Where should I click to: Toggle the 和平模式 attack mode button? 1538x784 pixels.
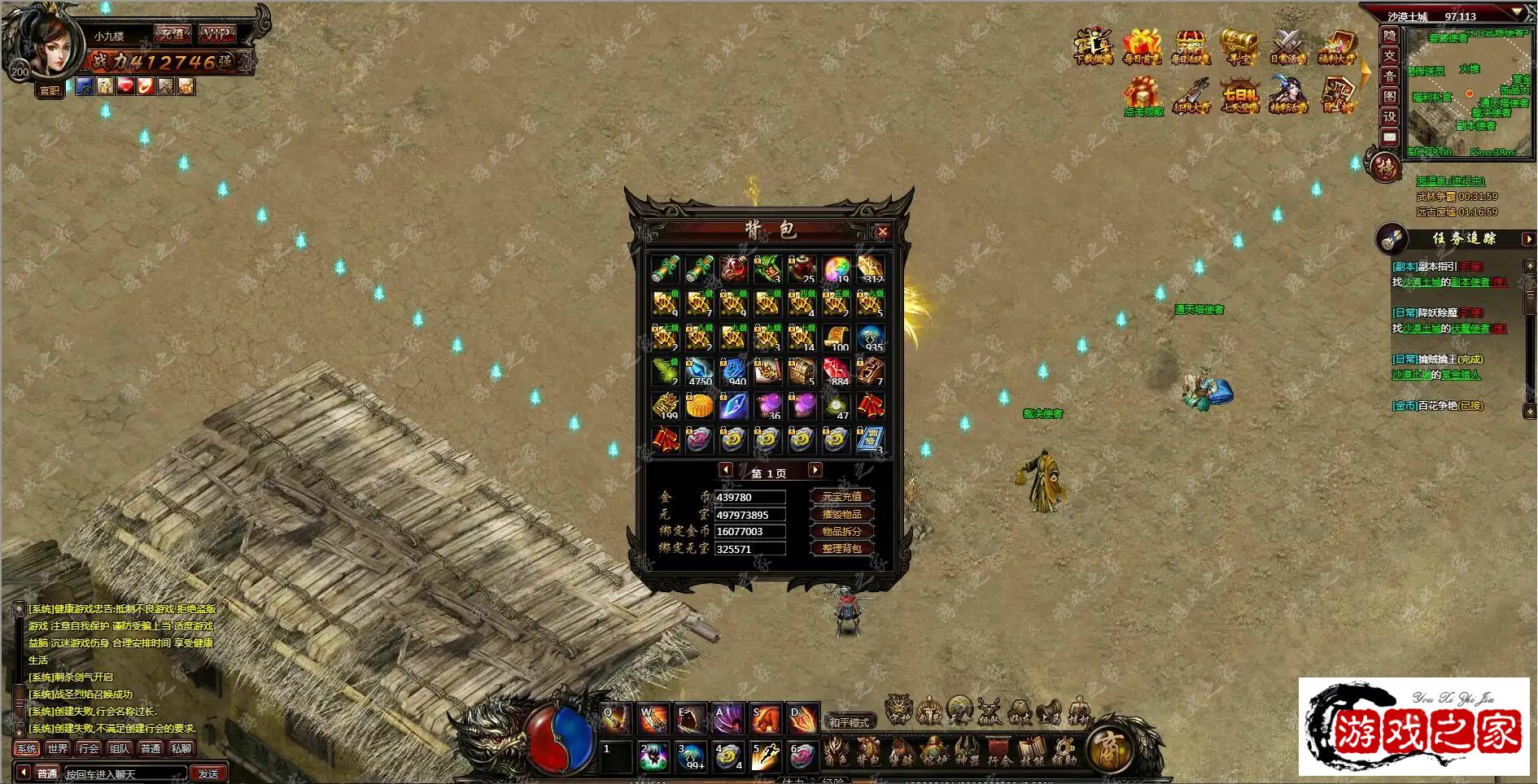849,721
